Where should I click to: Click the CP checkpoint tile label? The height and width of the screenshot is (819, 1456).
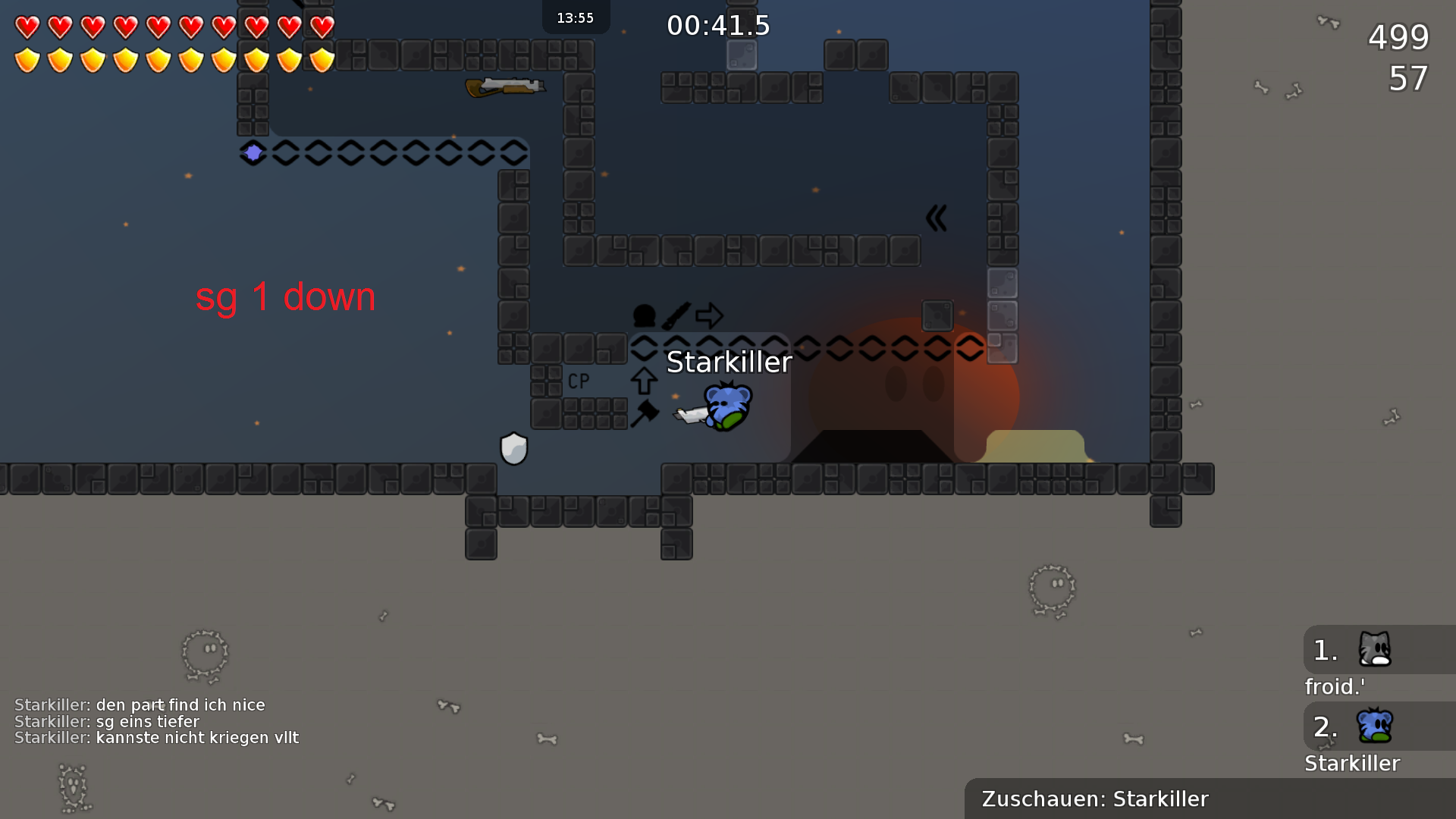[579, 381]
